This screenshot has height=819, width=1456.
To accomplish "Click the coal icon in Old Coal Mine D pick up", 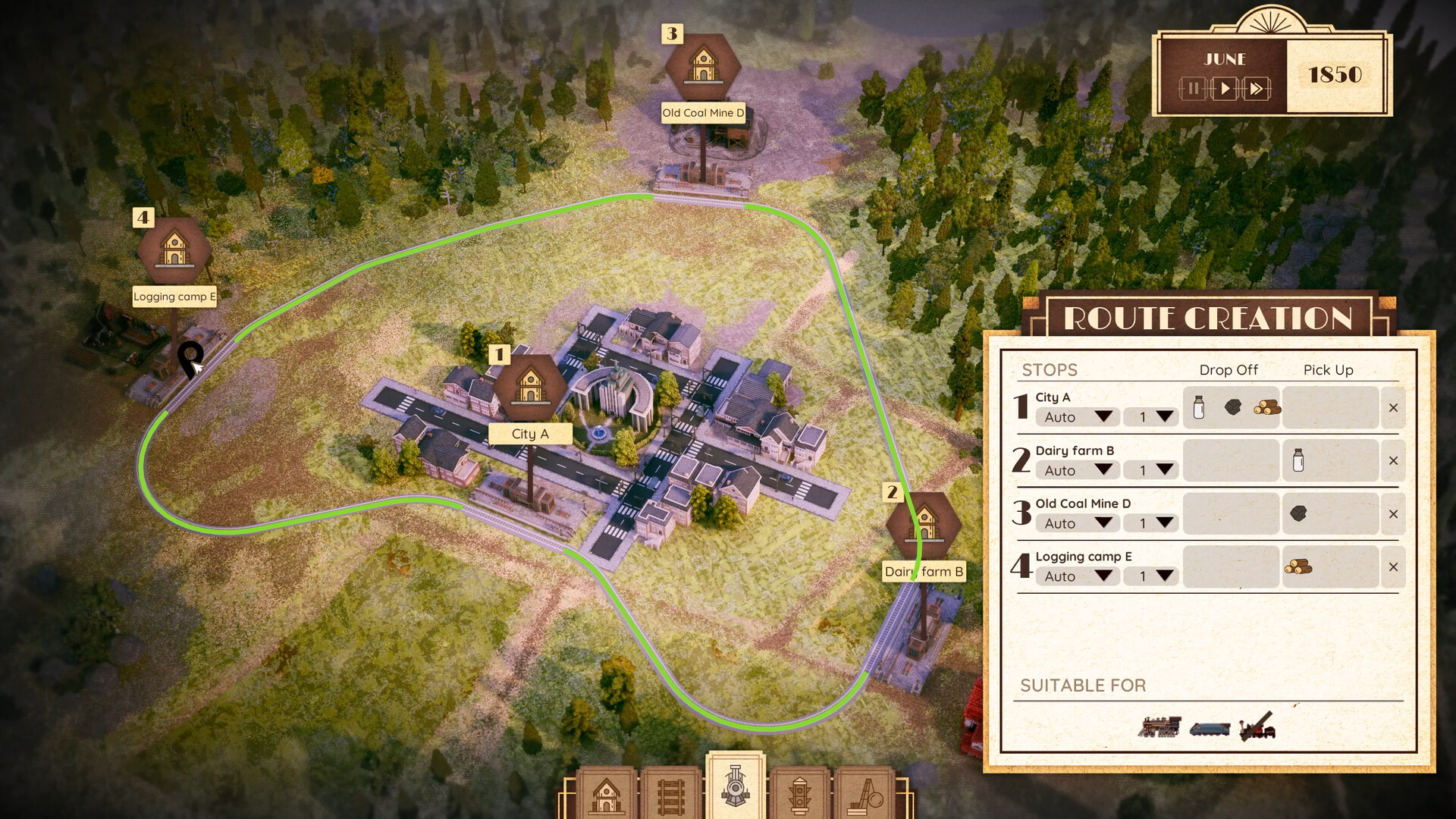I will [1298, 513].
